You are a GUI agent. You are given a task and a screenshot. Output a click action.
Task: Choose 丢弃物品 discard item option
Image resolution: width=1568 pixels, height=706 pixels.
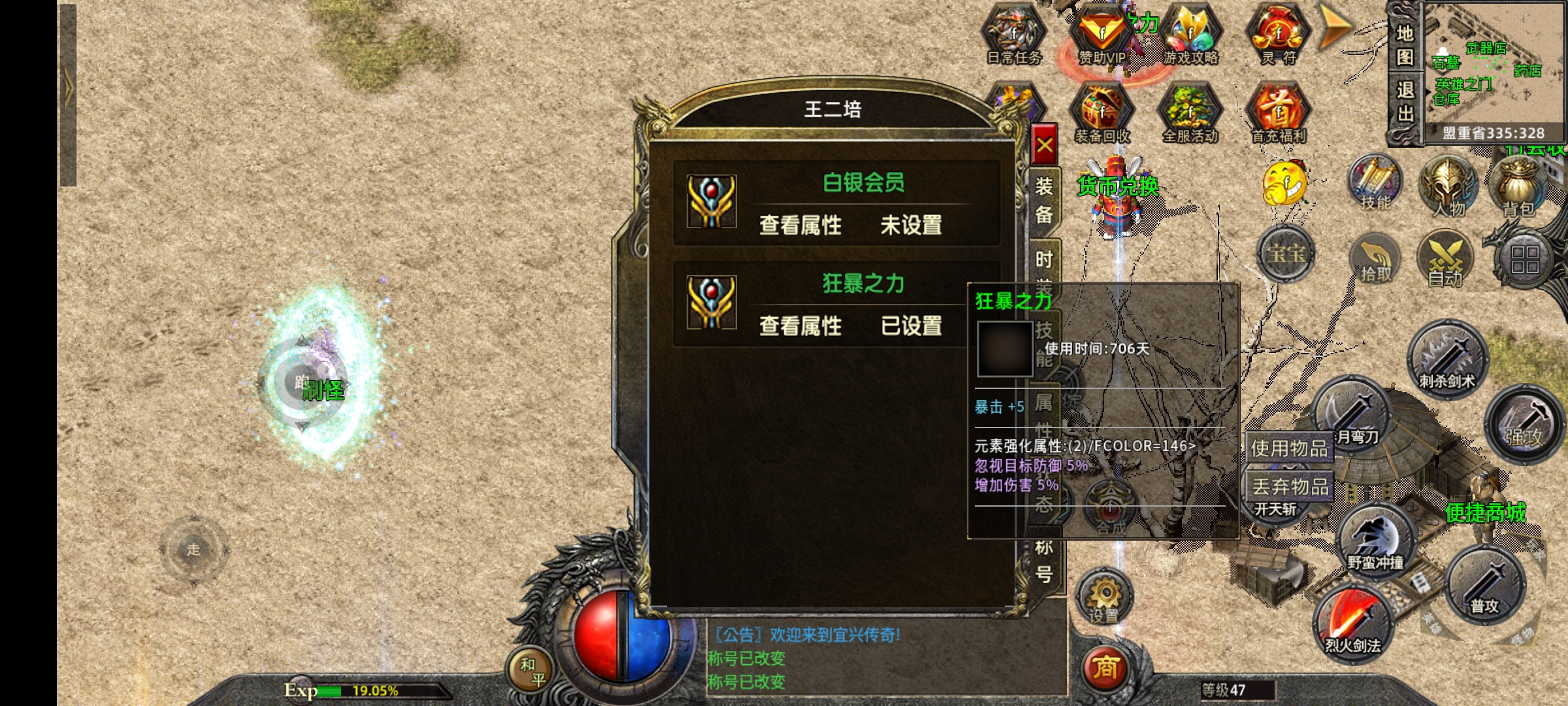tap(1289, 486)
